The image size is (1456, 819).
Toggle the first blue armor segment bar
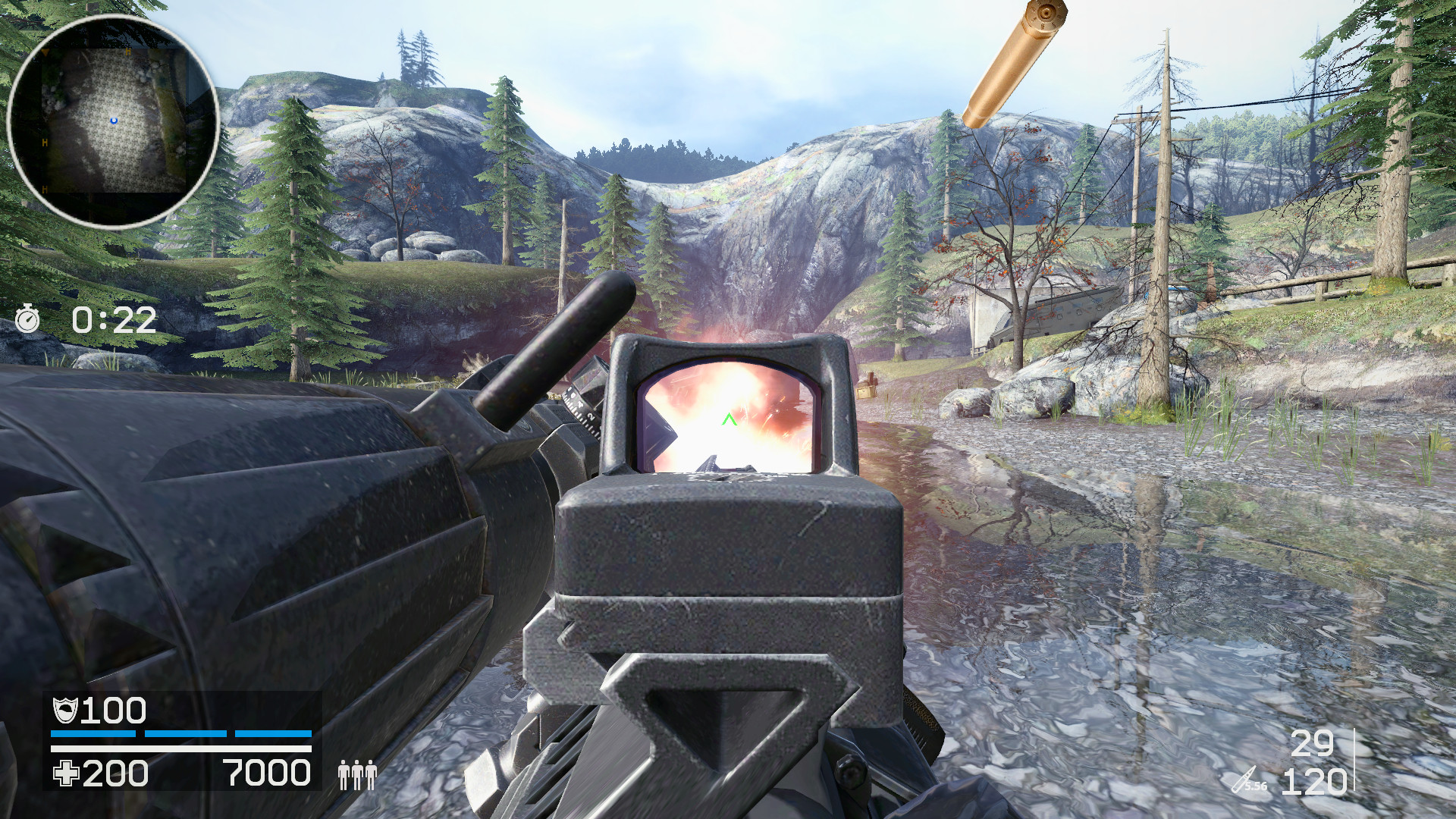pos(93,733)
